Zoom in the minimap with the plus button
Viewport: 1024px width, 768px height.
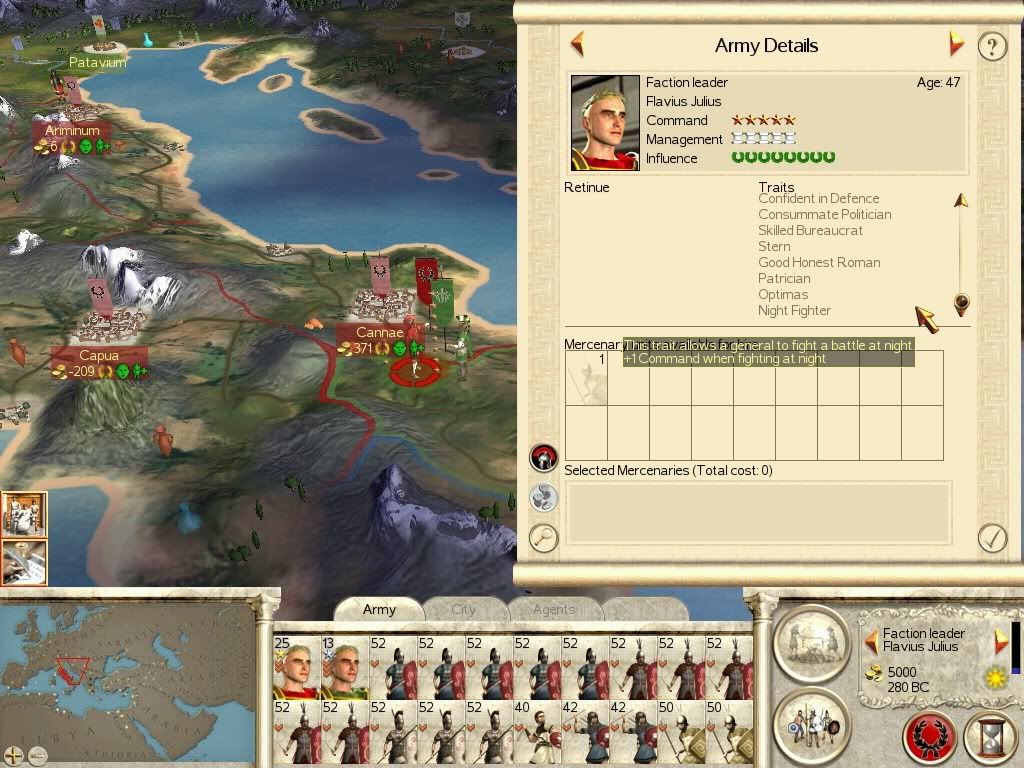pyautogui.click(x=13, y=754)
